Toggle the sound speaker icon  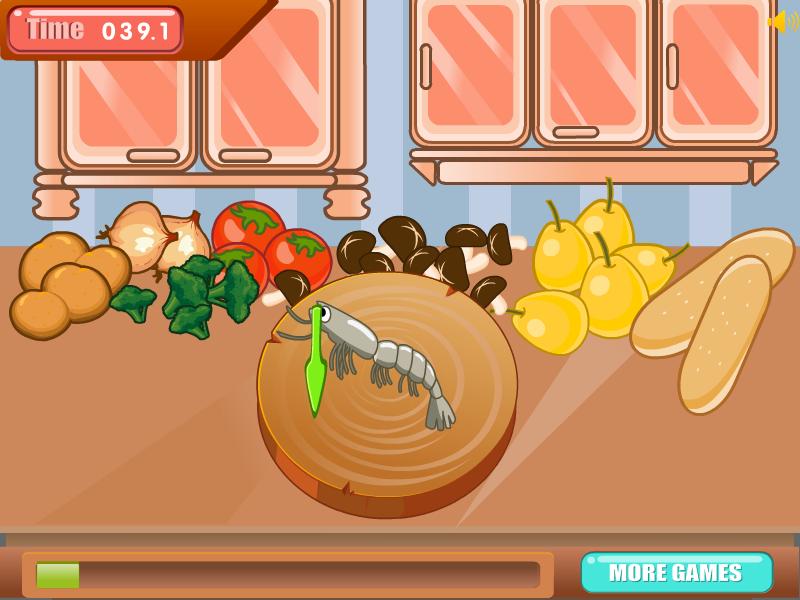[x=782, y=21]
